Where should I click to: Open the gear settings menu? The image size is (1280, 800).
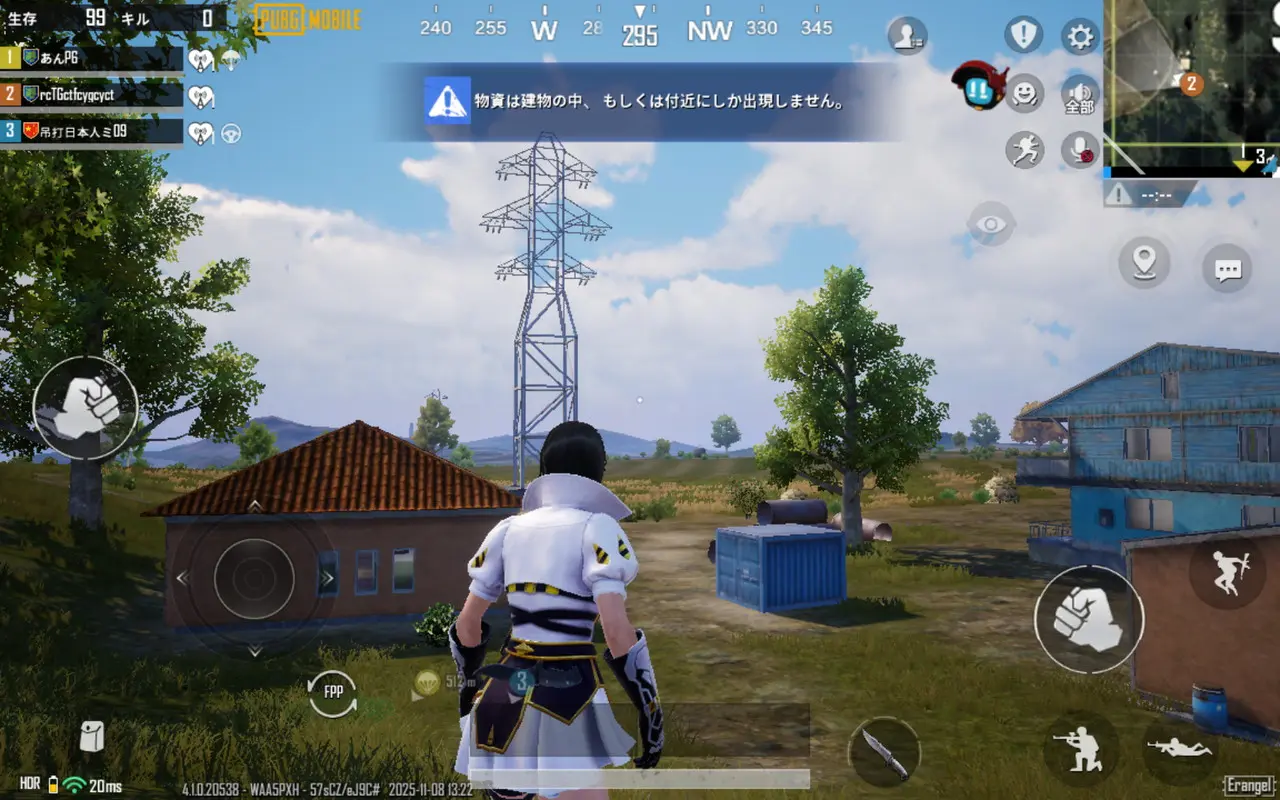1080,37
